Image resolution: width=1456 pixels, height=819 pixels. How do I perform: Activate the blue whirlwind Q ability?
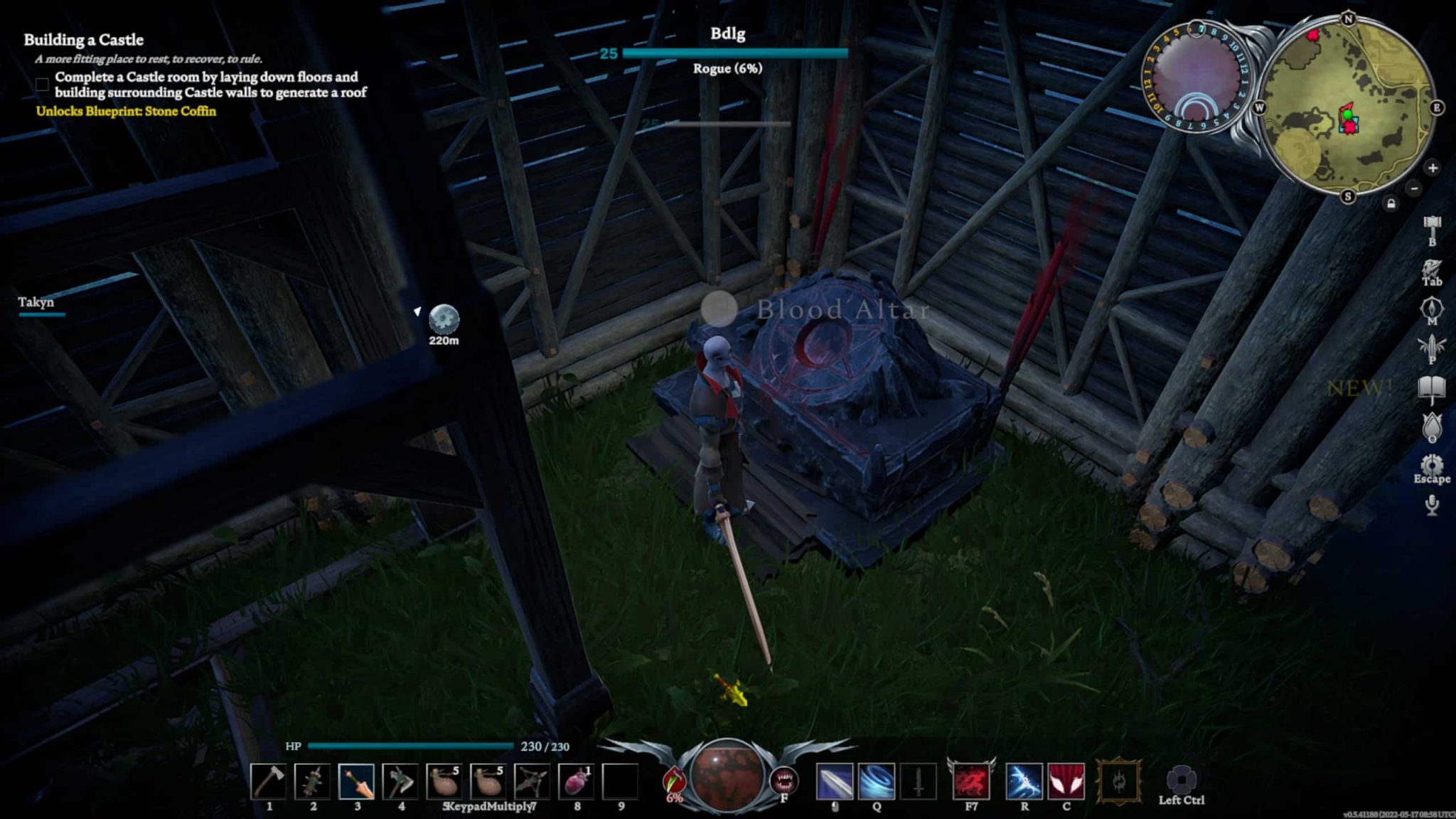pyautogui.click(x=877, y=781)
